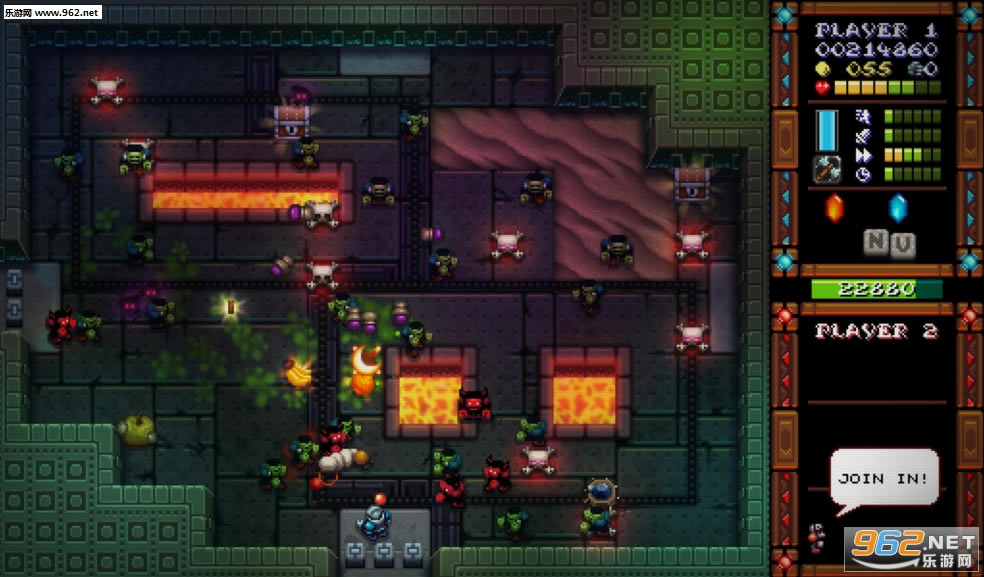Select the equipped weapon icon
Screen dimensions: 984x577
[828, 168]
